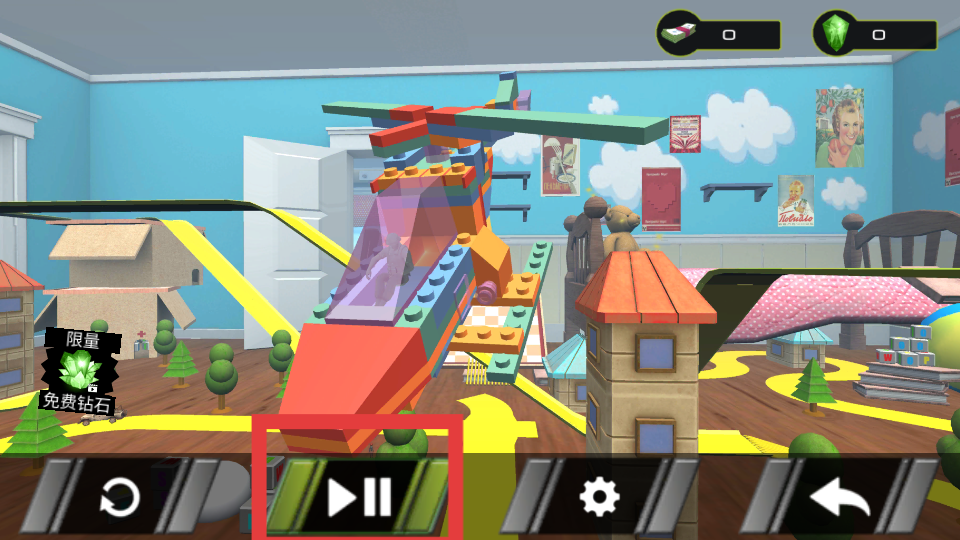This screenshot has width=960, height=540.
Task: Start the level with the play/pause button
Action: 359,496
